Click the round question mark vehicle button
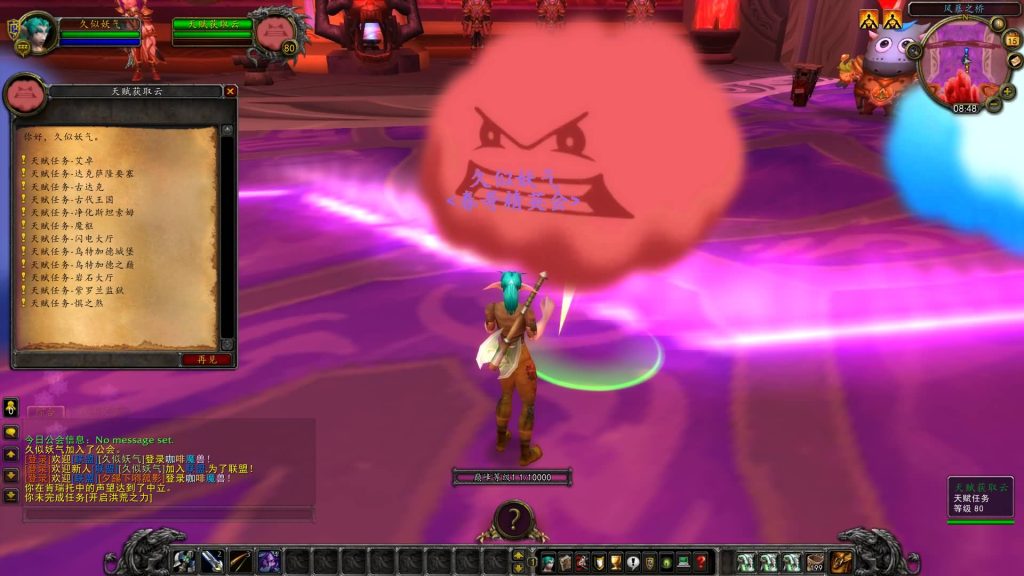This screenshot has width=1024, height=576. [513, 519]
